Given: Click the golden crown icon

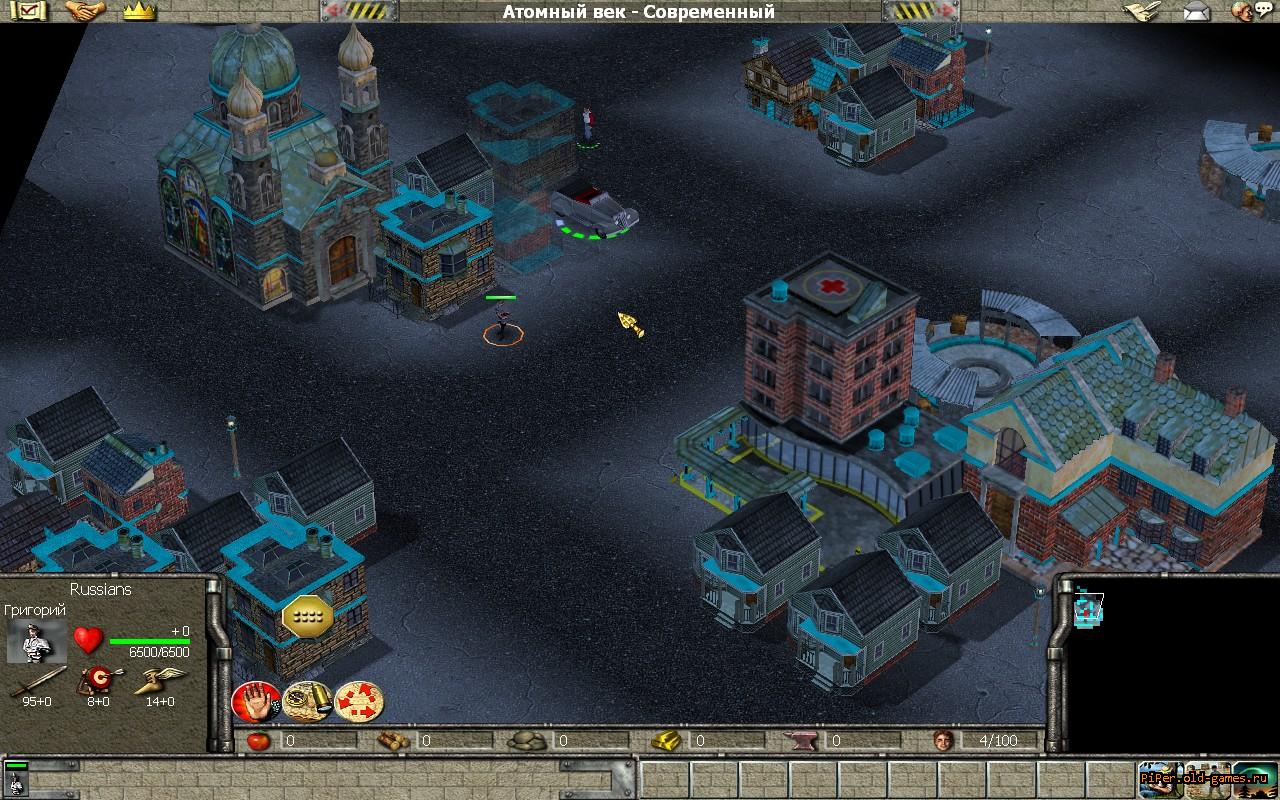Looking at the screenshot, I should click(139, 11).
